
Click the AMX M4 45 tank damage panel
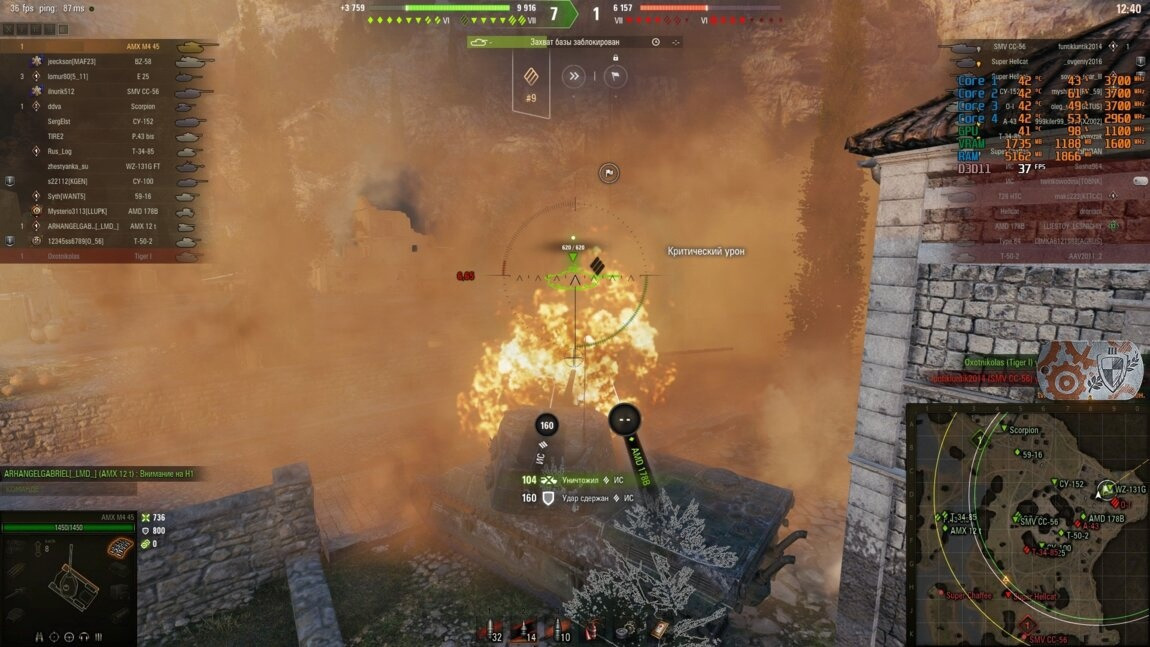(x=68, y=580)
